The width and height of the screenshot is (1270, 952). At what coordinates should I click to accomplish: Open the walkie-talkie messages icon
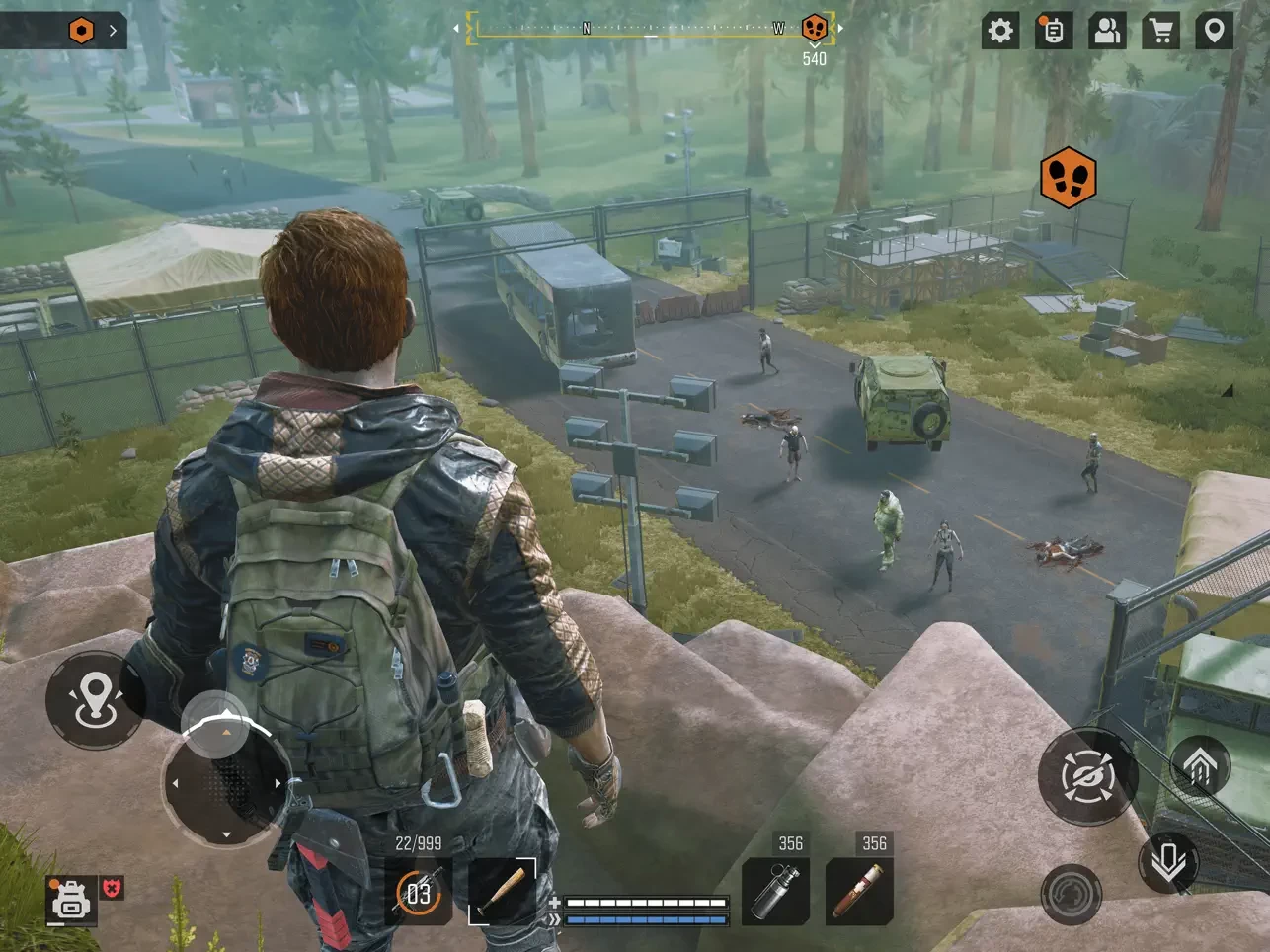[1054, 31]
